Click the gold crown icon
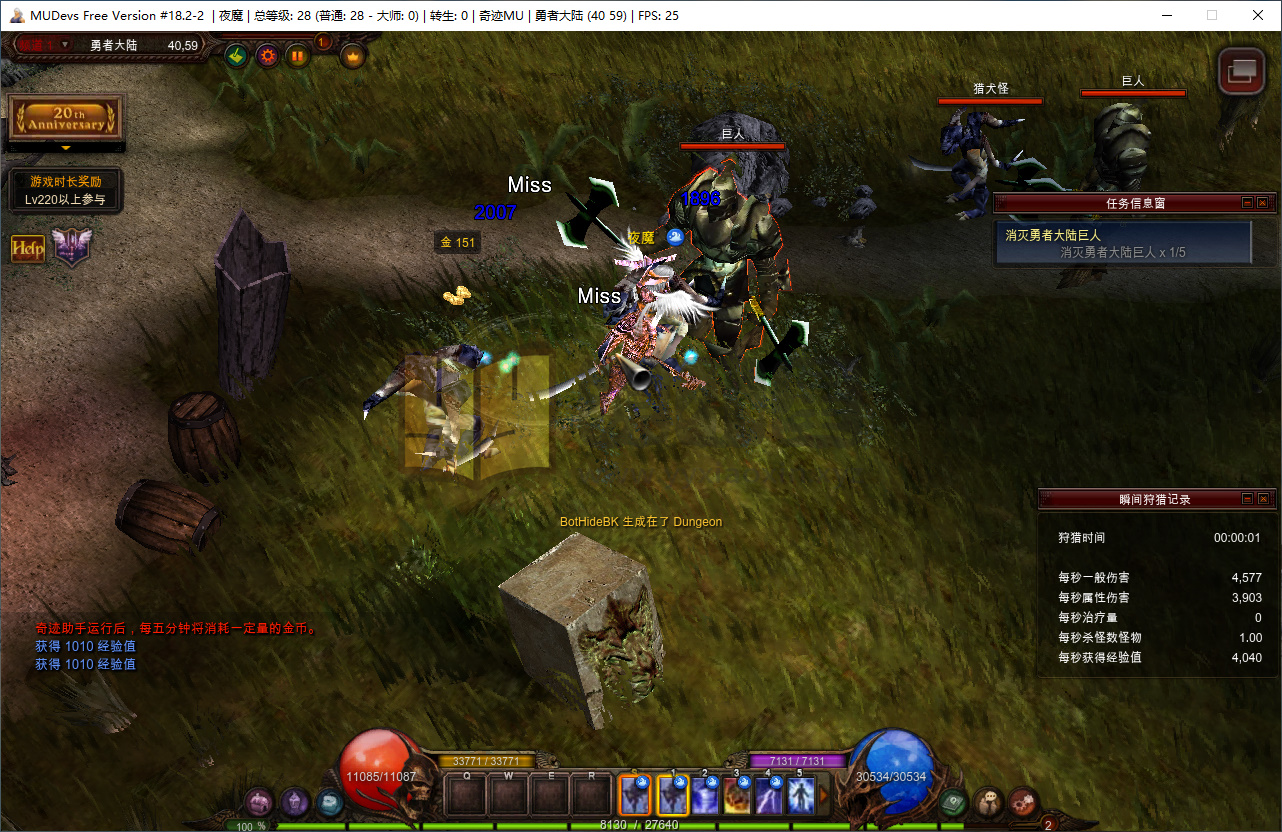1282x832 pixels. (353, 56)
